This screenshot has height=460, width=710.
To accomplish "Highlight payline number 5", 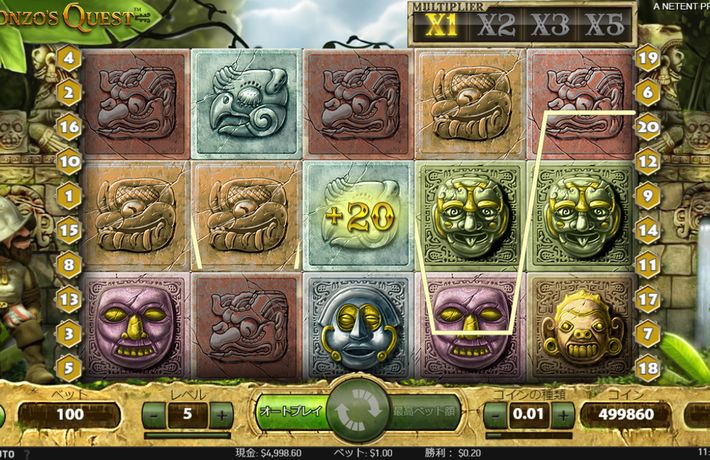I will [x=69, y=367].
